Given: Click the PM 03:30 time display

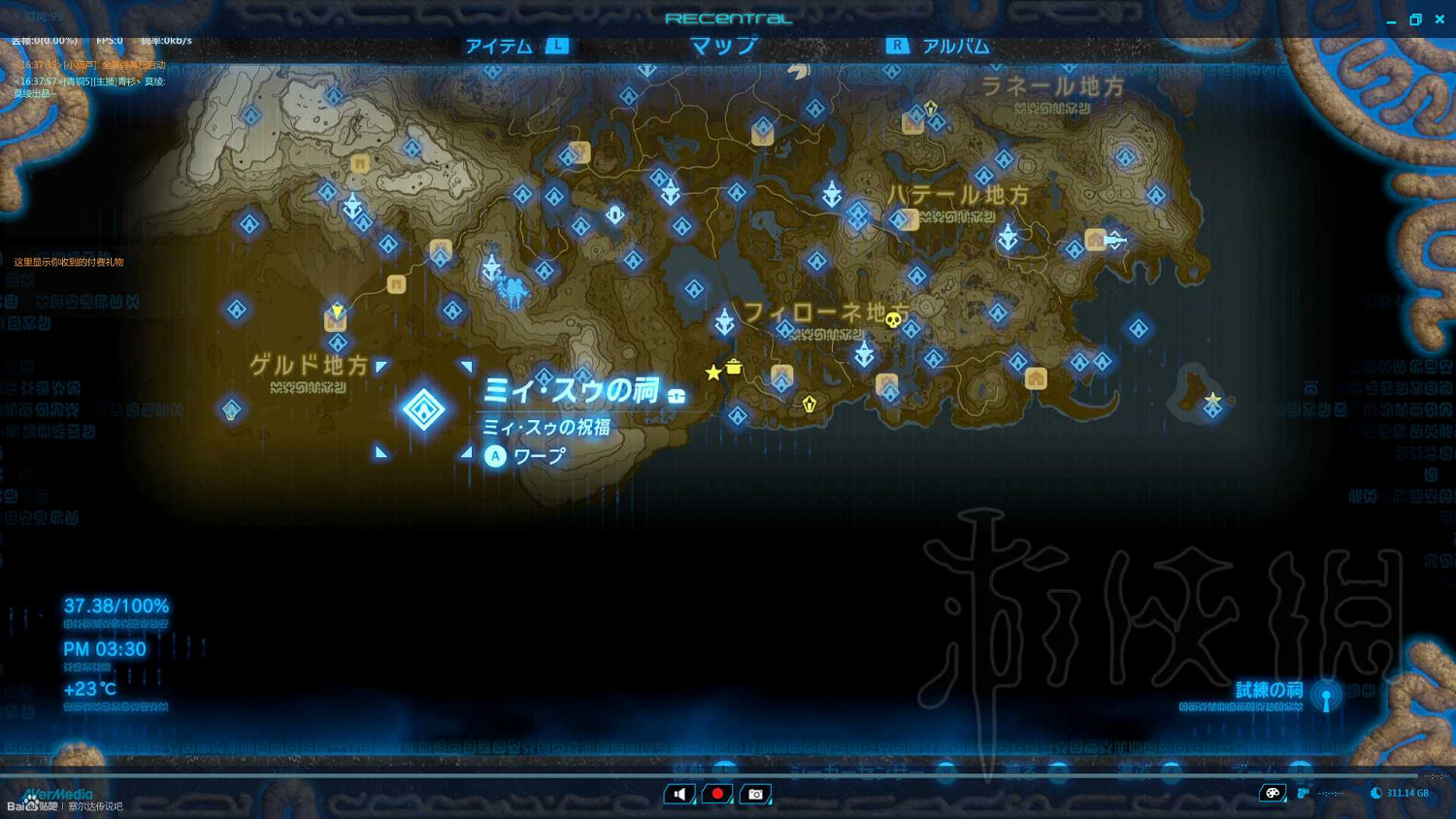Looking at the screenshot, I should point(106,649).
